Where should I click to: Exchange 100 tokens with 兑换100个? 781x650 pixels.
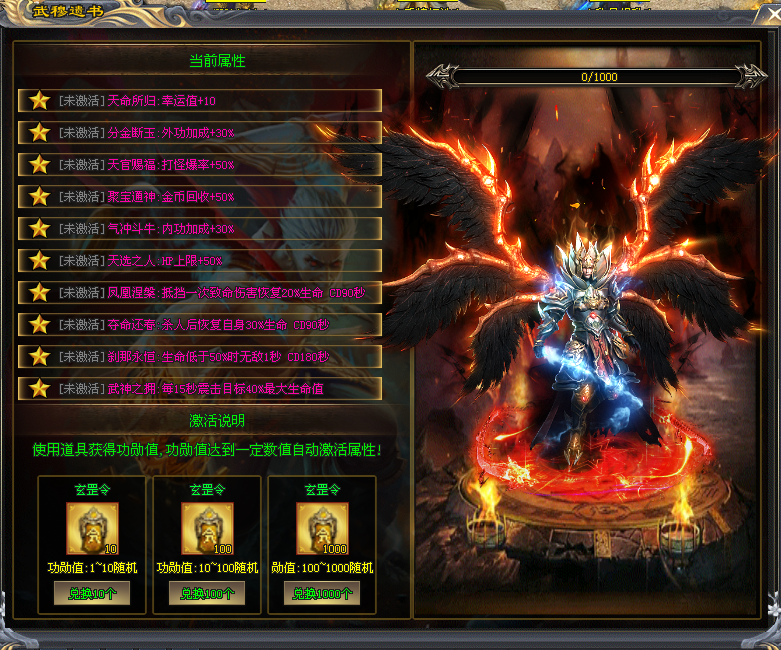pos(207,593)
